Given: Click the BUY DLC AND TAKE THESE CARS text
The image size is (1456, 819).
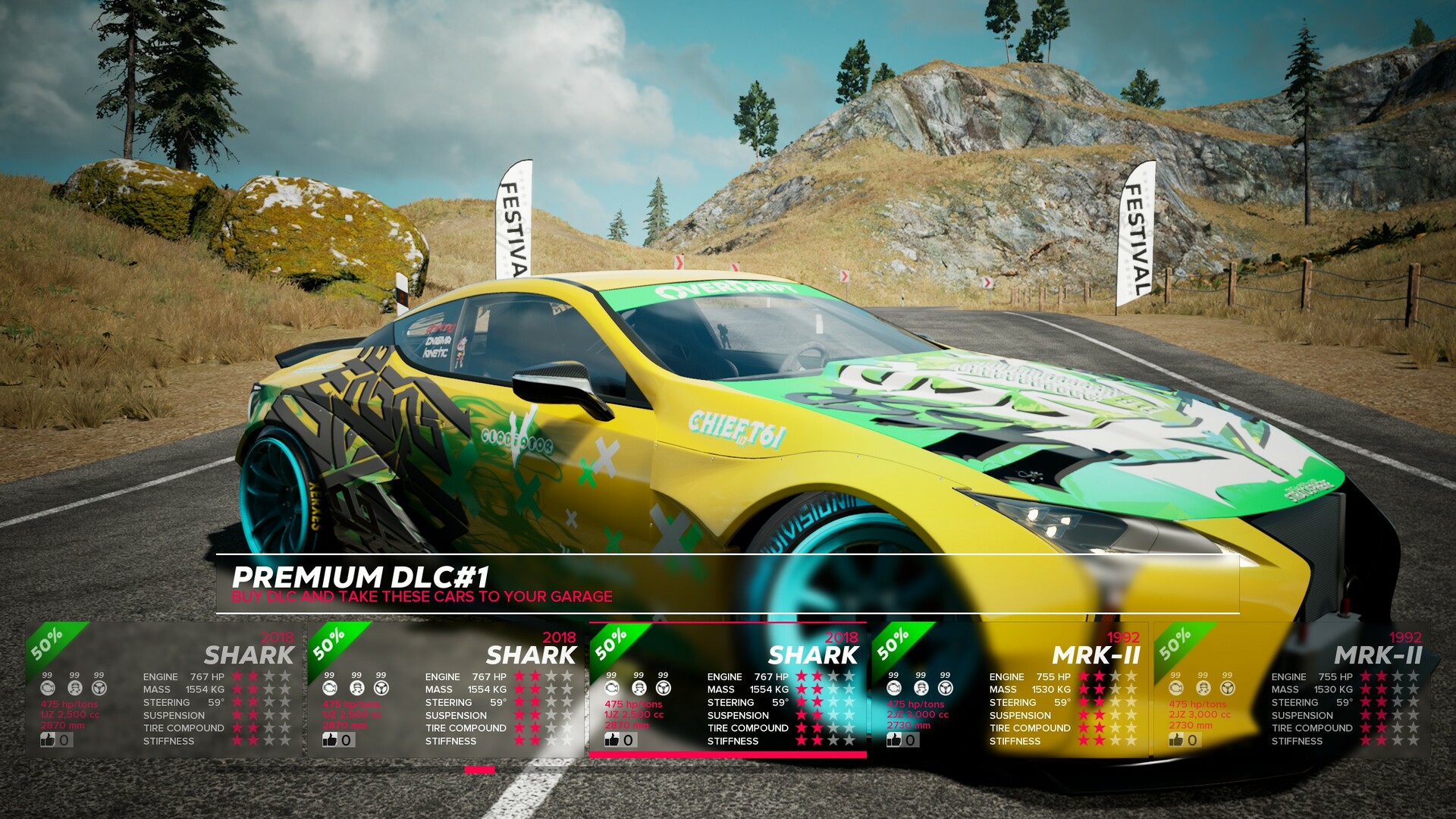Looking at the screenshot, I should click(422, 598).
